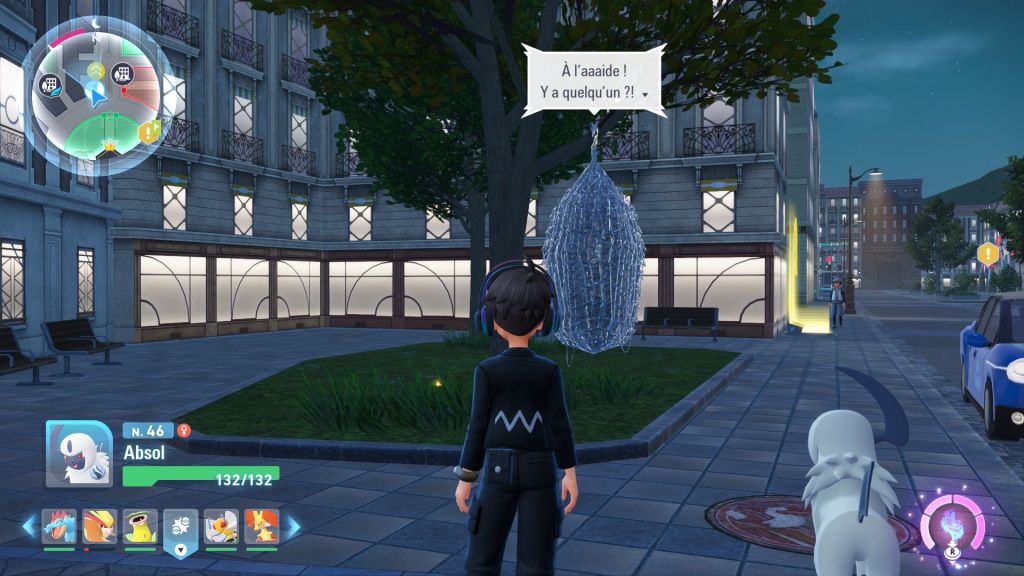Activate the Poké Ball recall slot
1024x576 pixels.
pyautogui.click(x=181, y=527)
